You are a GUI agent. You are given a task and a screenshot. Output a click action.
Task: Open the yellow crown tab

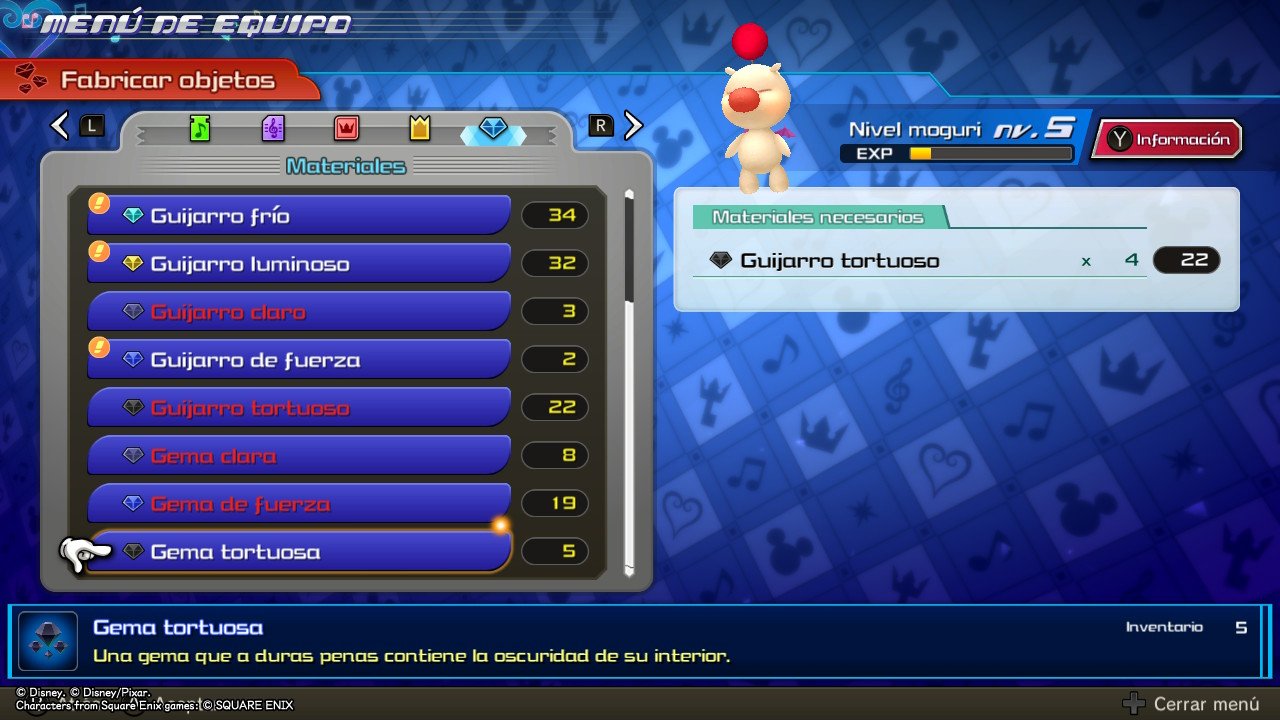[x=420, y=128]
